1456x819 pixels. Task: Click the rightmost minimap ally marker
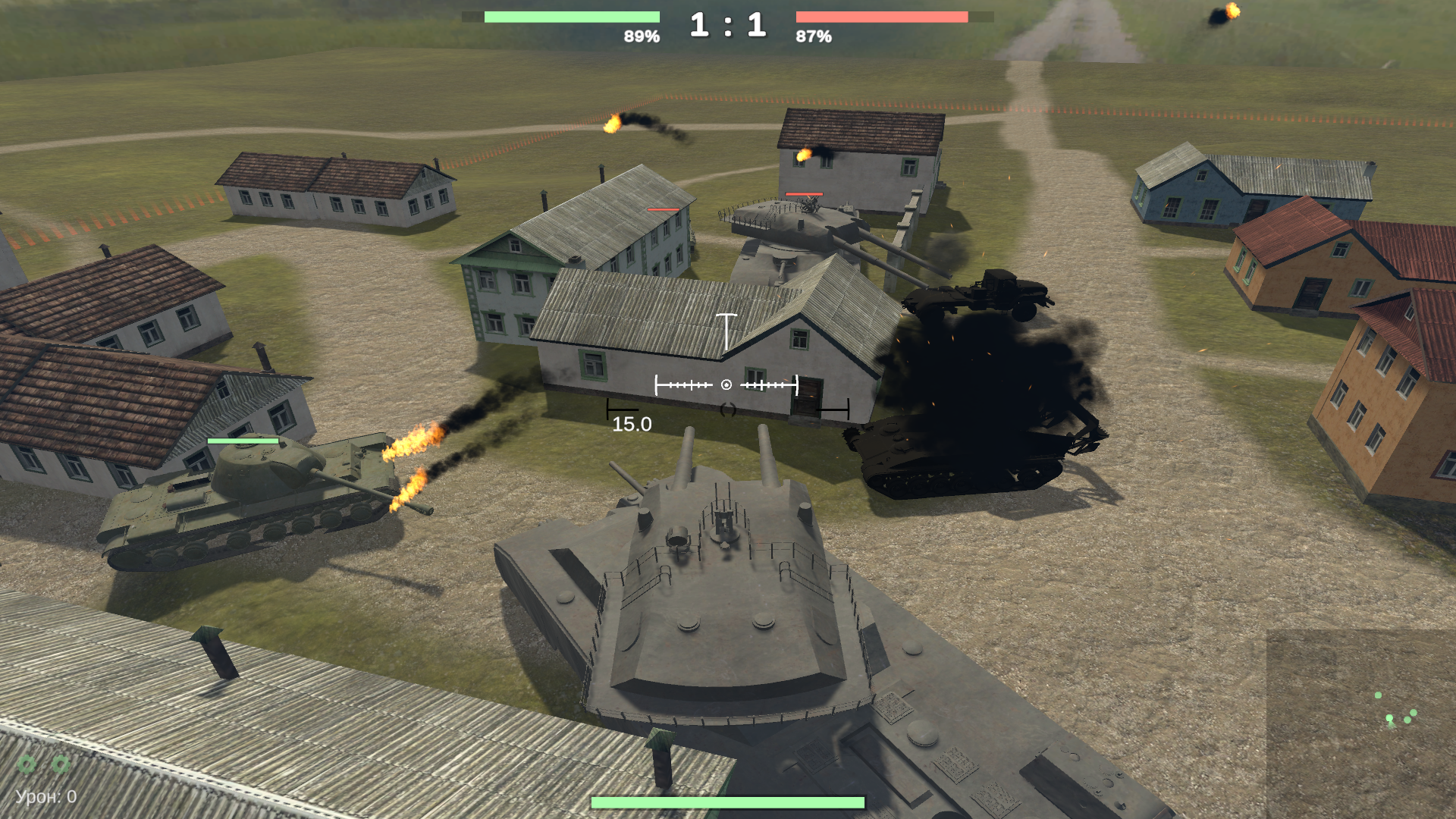click(1413, 713)
